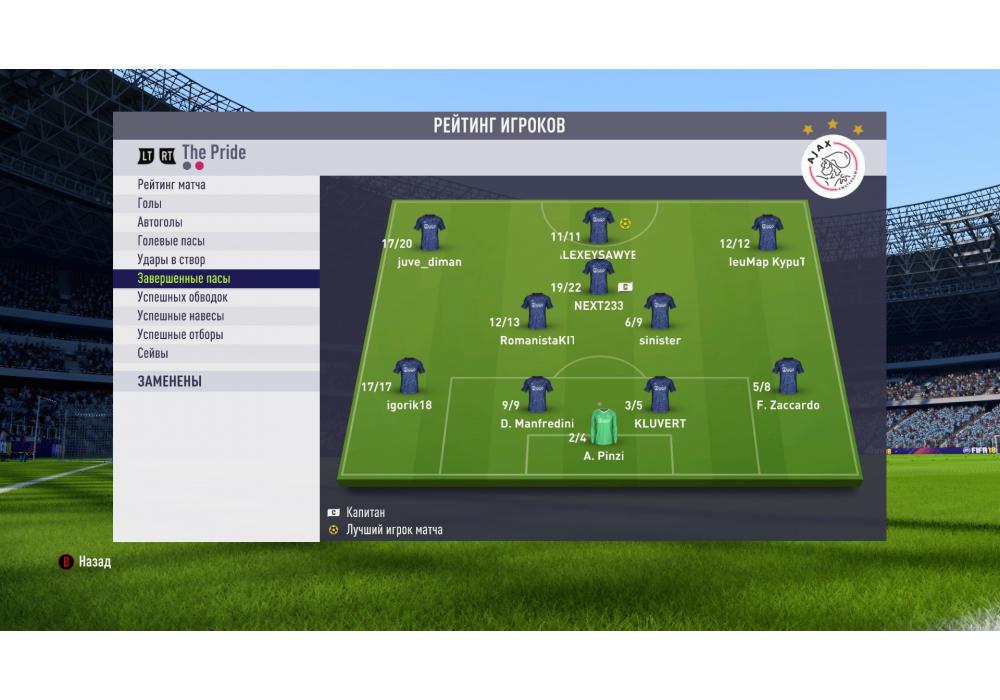Screen dimensions: 1000x700
Task: Click the Ajax club crest
Action: [833, 165]
